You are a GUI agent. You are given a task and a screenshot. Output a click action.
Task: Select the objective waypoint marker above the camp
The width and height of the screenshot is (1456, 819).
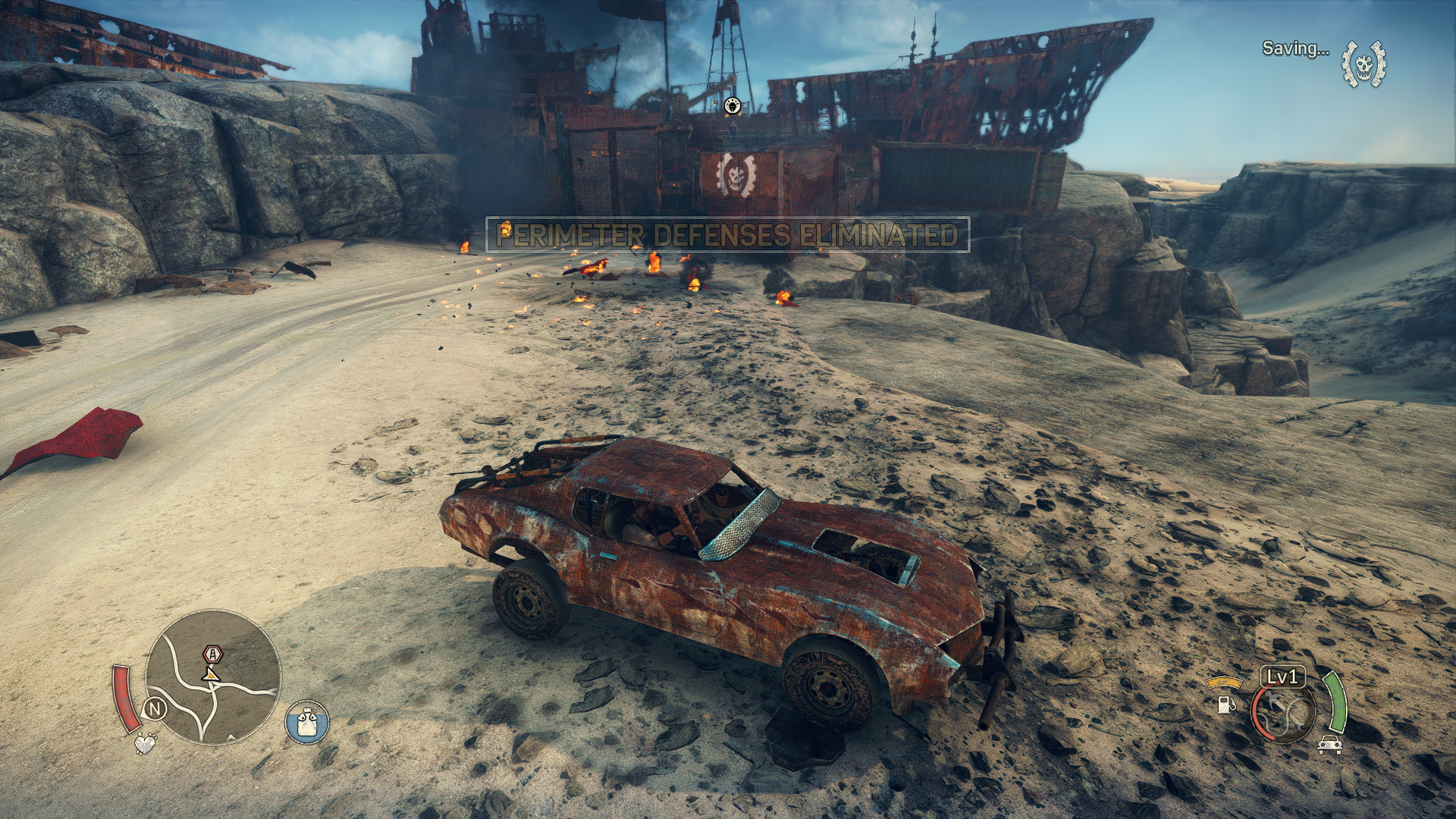point(732,106)
